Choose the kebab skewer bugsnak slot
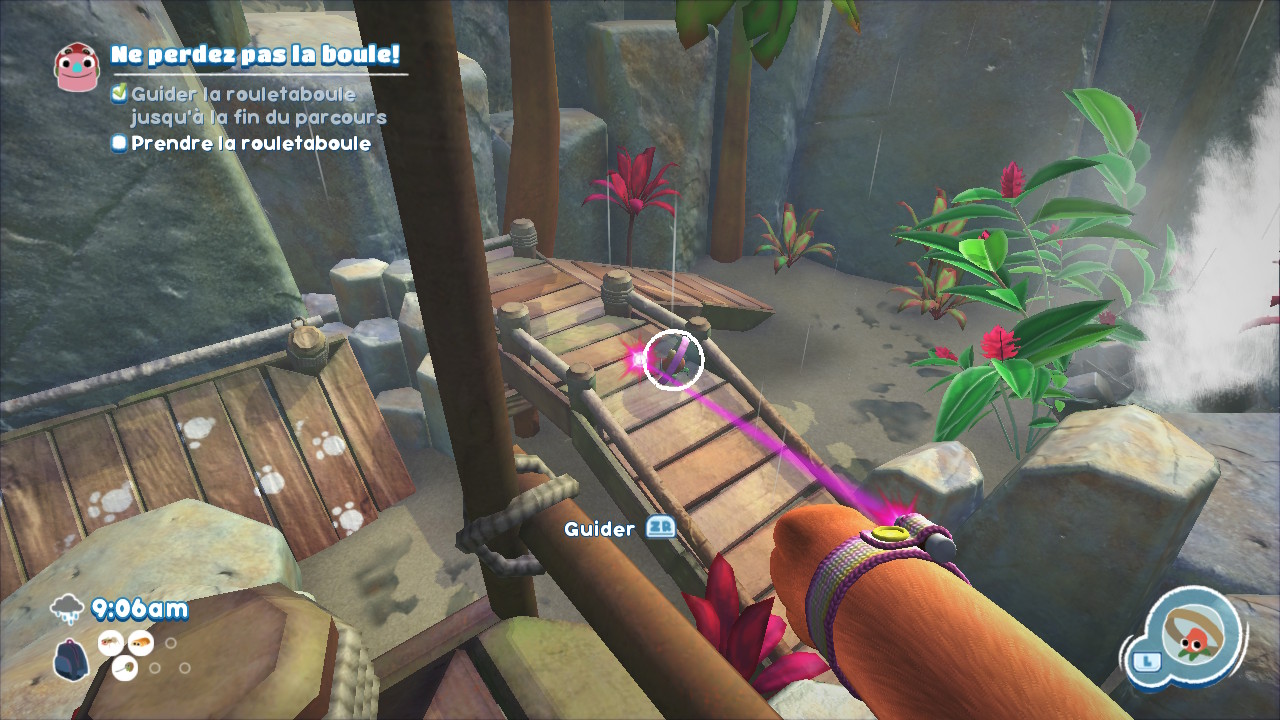 [126, 668]
